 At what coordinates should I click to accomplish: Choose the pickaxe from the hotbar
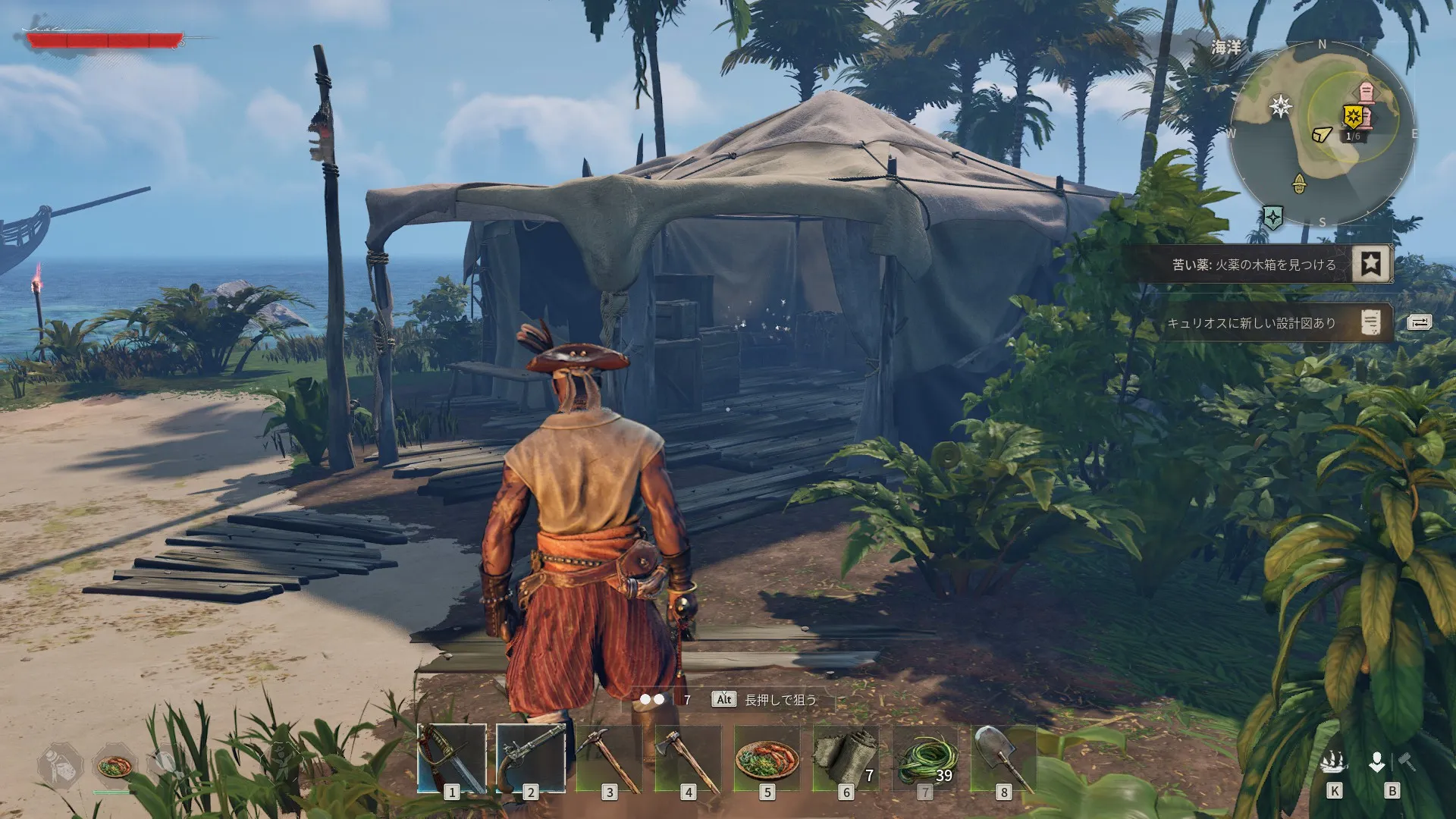coord(610,758)
